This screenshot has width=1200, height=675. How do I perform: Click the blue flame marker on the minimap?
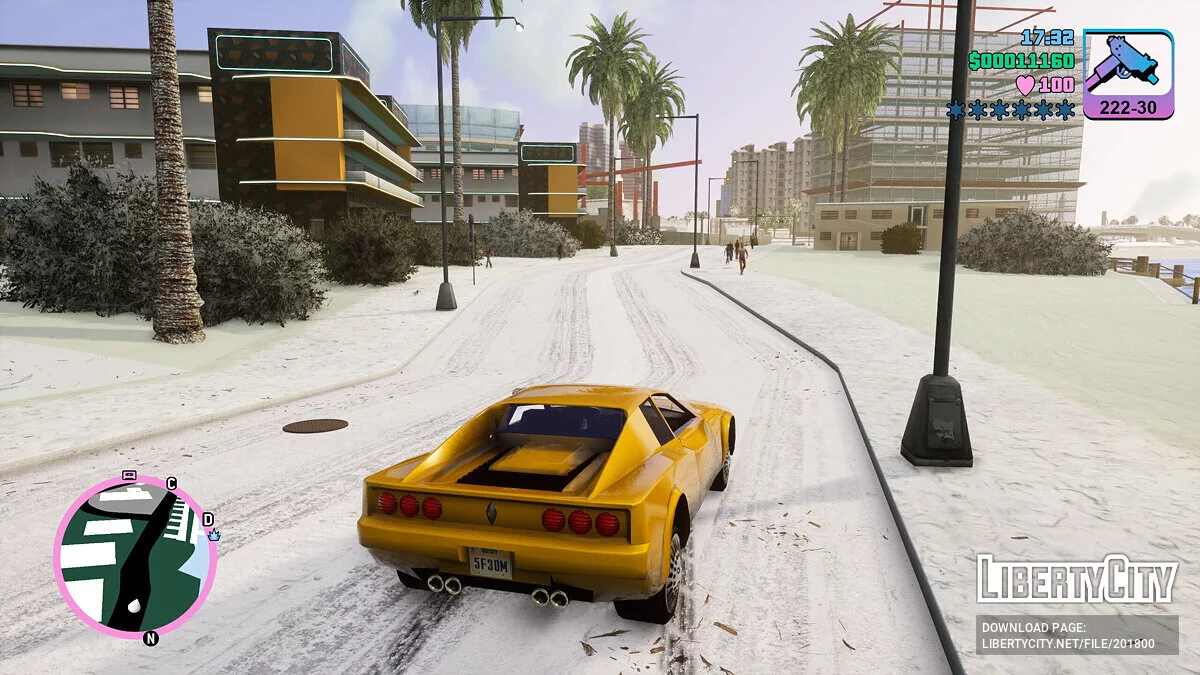214,535
